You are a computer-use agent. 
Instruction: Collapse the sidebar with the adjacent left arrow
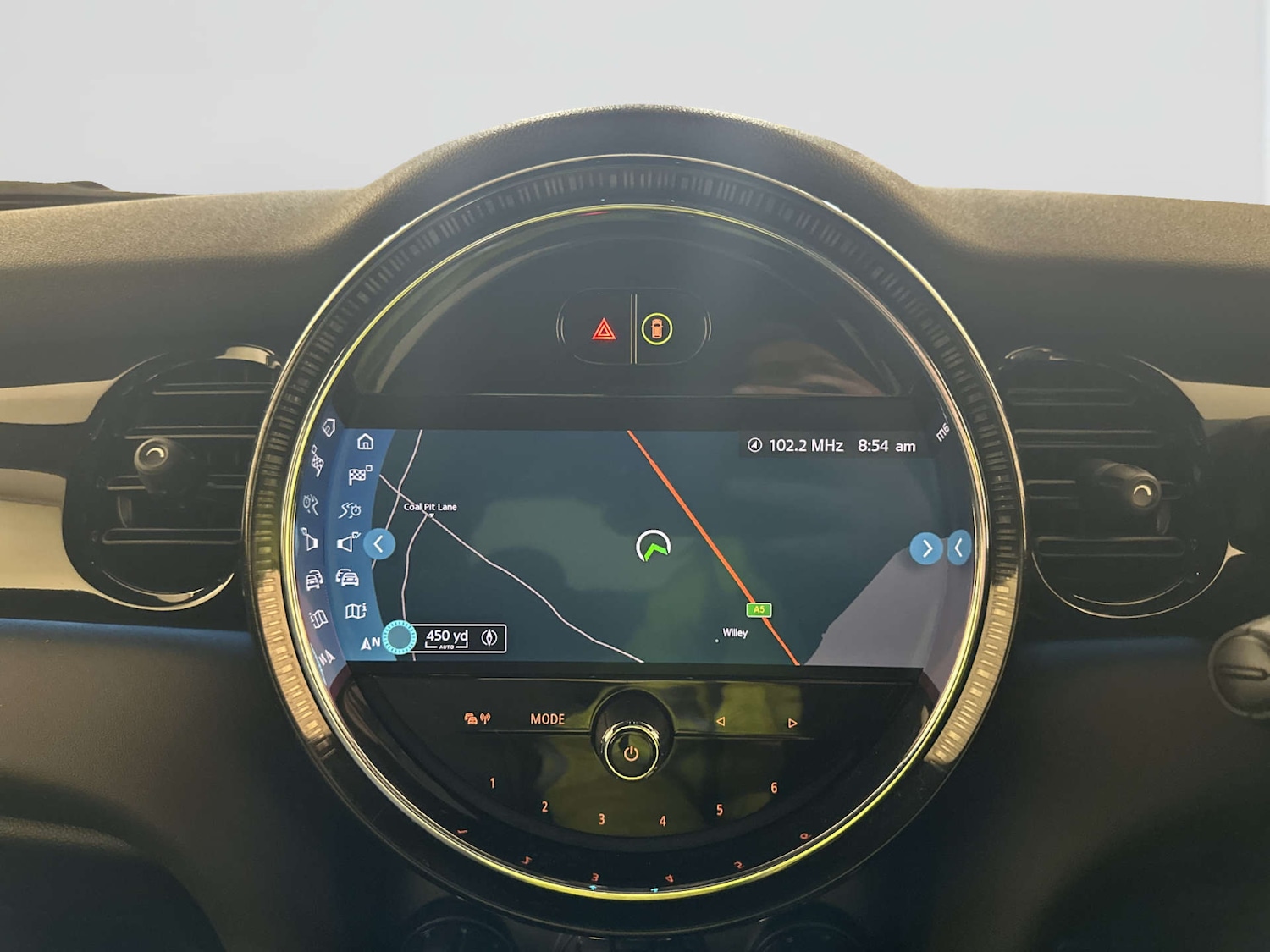pyautogui.click(x=379, y=544)
